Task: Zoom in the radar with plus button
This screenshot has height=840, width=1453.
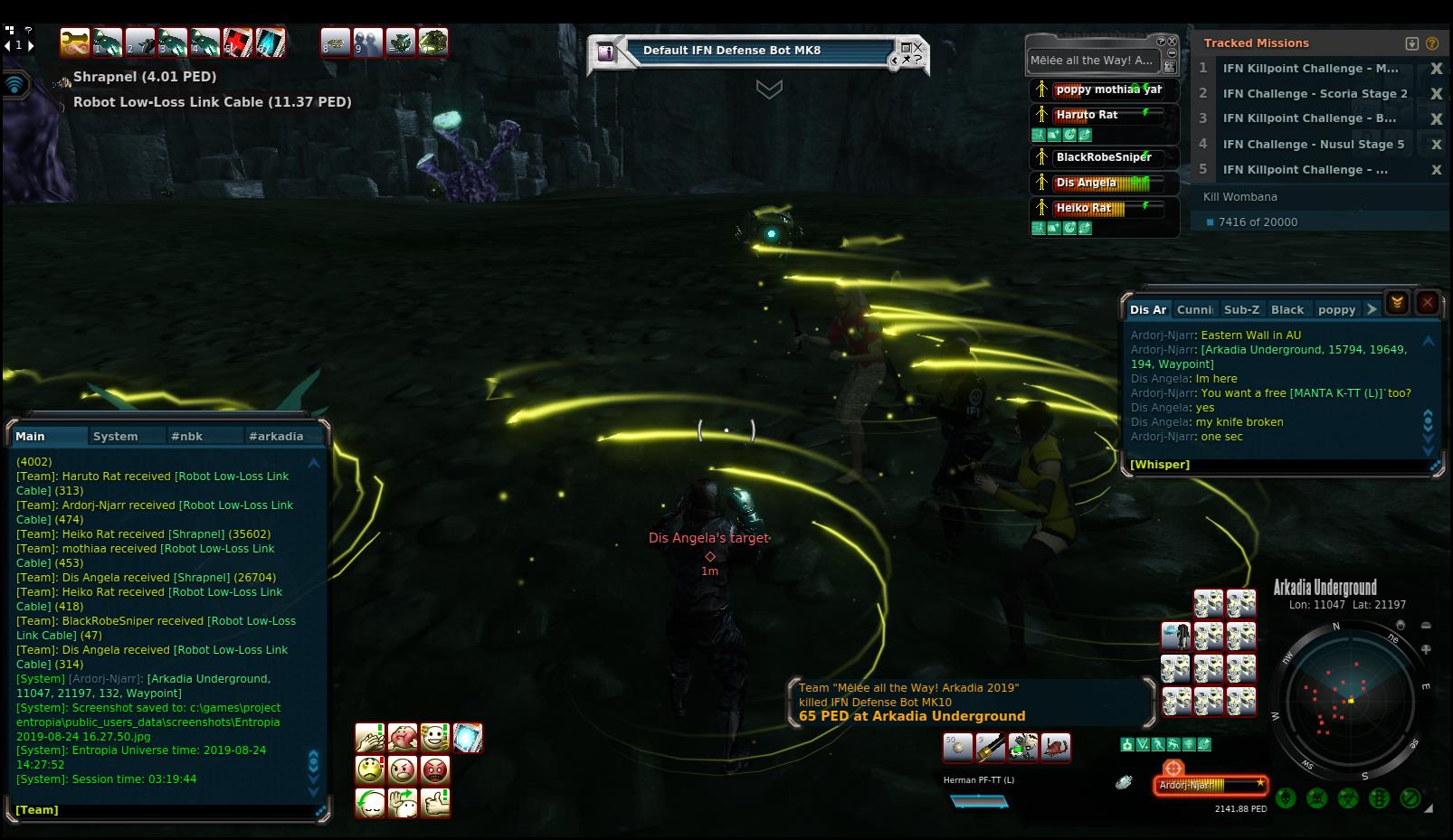Action: pyautogui.click(x=1426, y=649)
